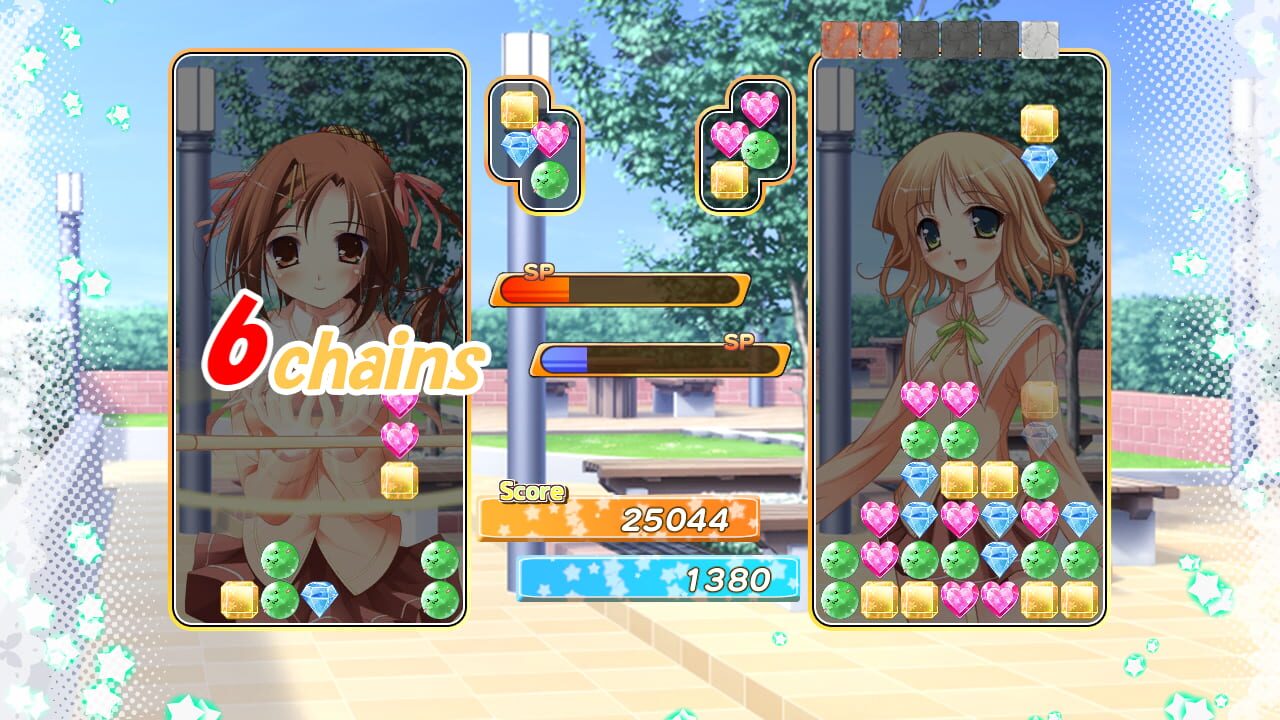This screenshot has width=1280, height=720.
Task: Toggle the white marble block at top right
Action: point(1040,40)
